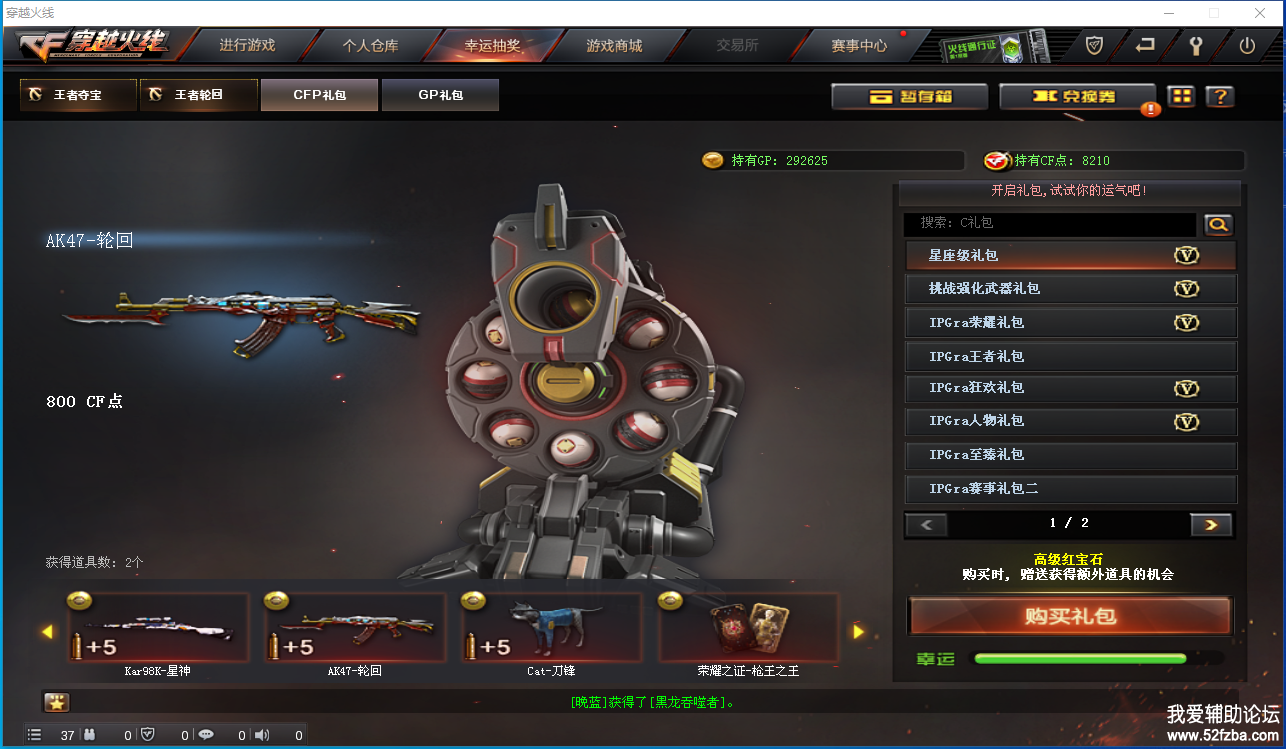Go to next page of gift packs
The height and width of the screenshot is (749, 1286).
click(1210, 524)
